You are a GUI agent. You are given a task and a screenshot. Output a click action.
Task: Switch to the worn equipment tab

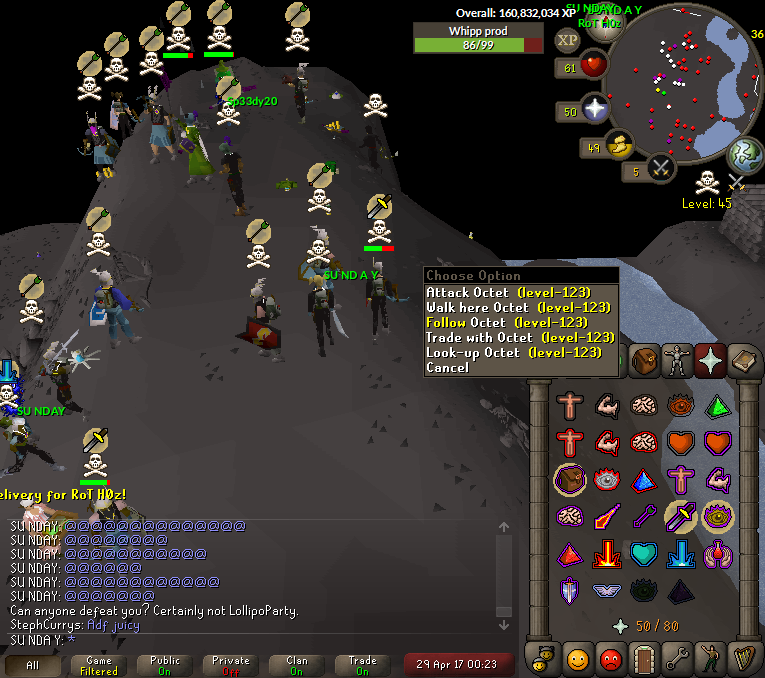pyautogui.click(x=677, y=358)
